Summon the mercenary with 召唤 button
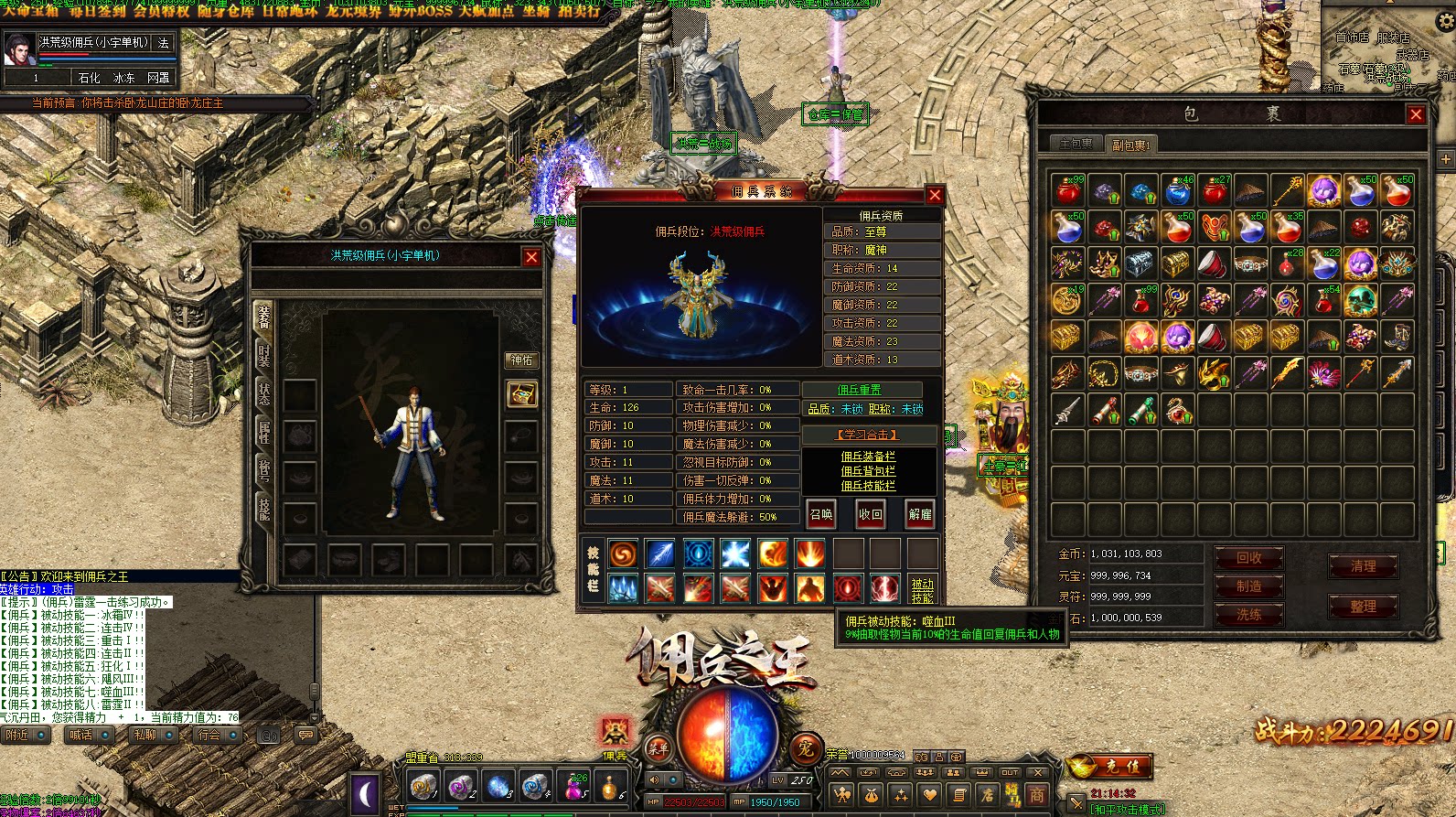This screenshot has width=1456, height=817. tap(821, 514)
